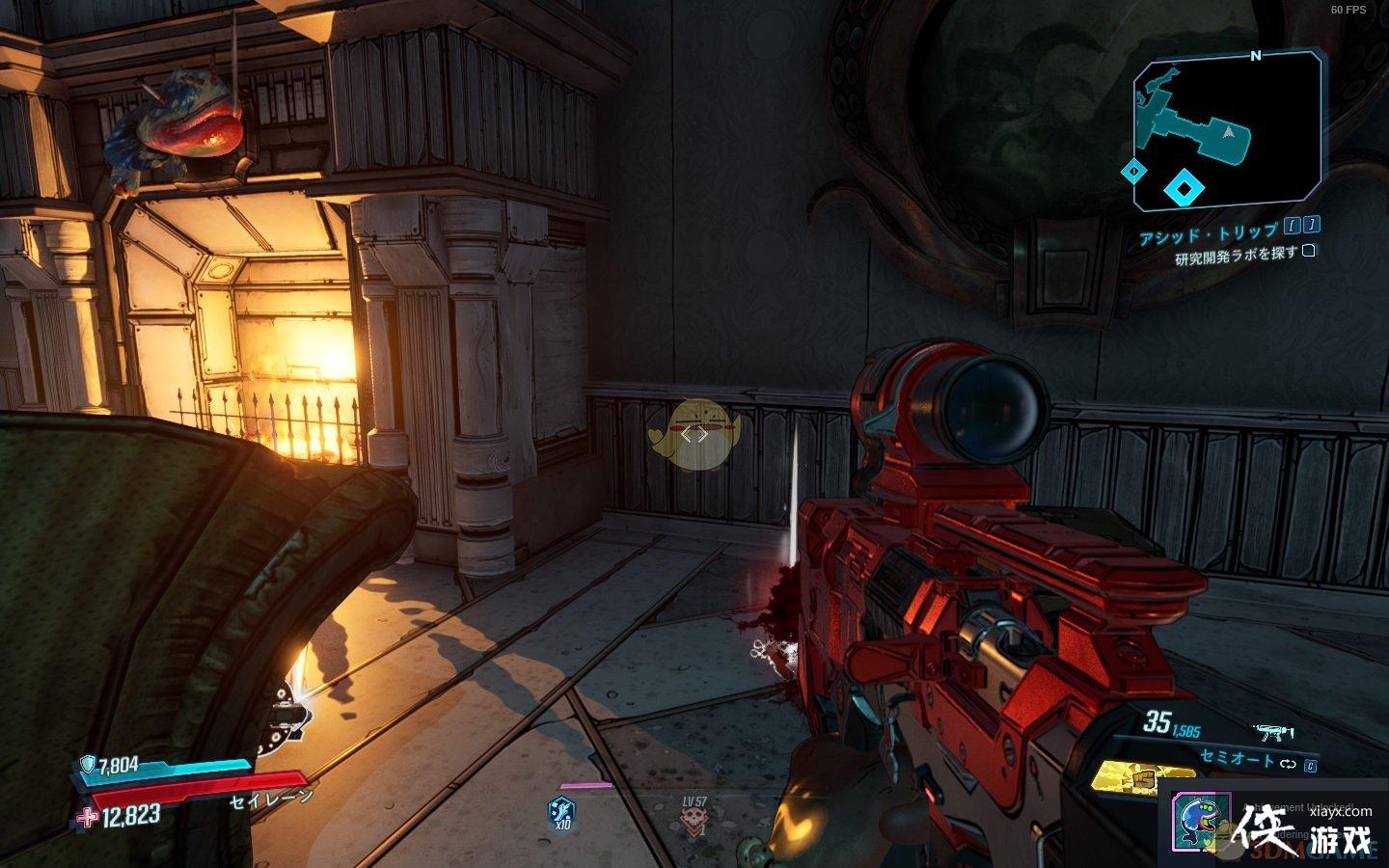
Task: Click the LV 57 skull badge
Action: (x=693, y=820)
